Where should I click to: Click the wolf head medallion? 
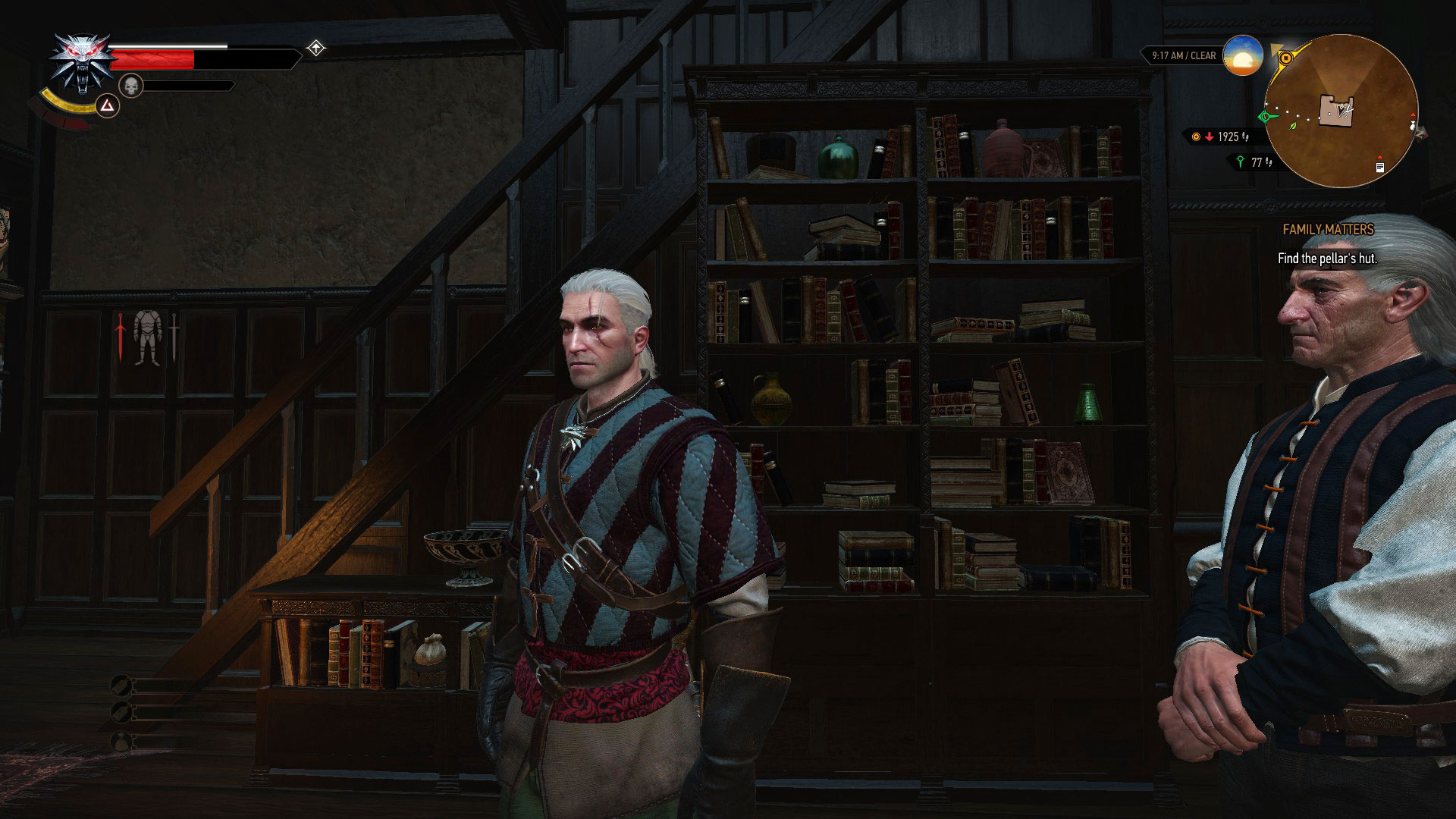(80, 63)
